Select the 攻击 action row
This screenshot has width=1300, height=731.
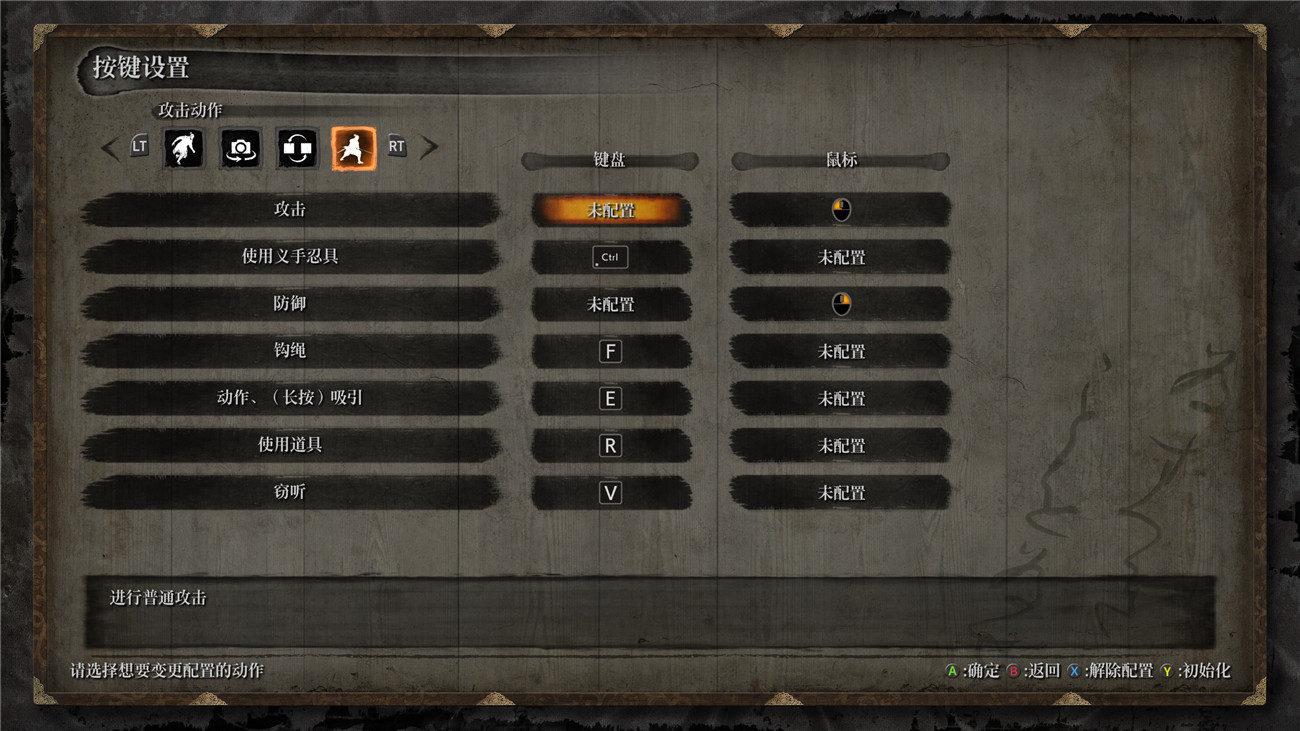click(290, 210)
